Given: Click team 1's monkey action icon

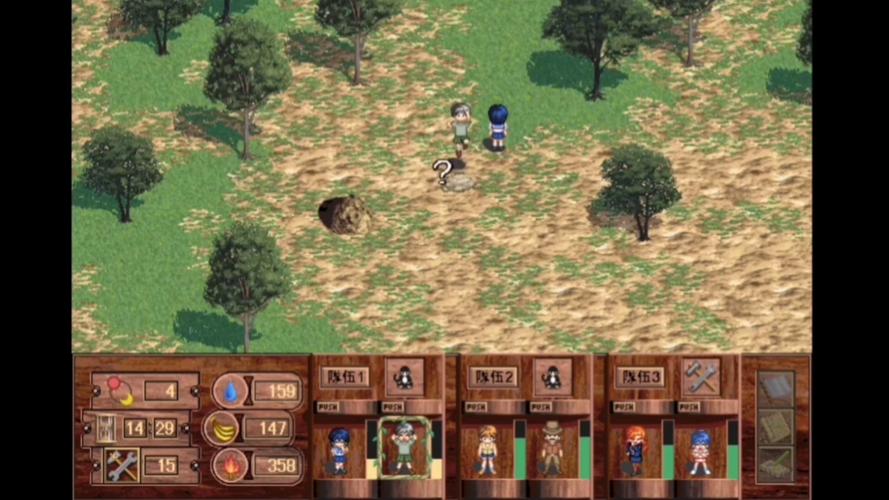Looking at the screenshot, I should [x=405, y=376].
